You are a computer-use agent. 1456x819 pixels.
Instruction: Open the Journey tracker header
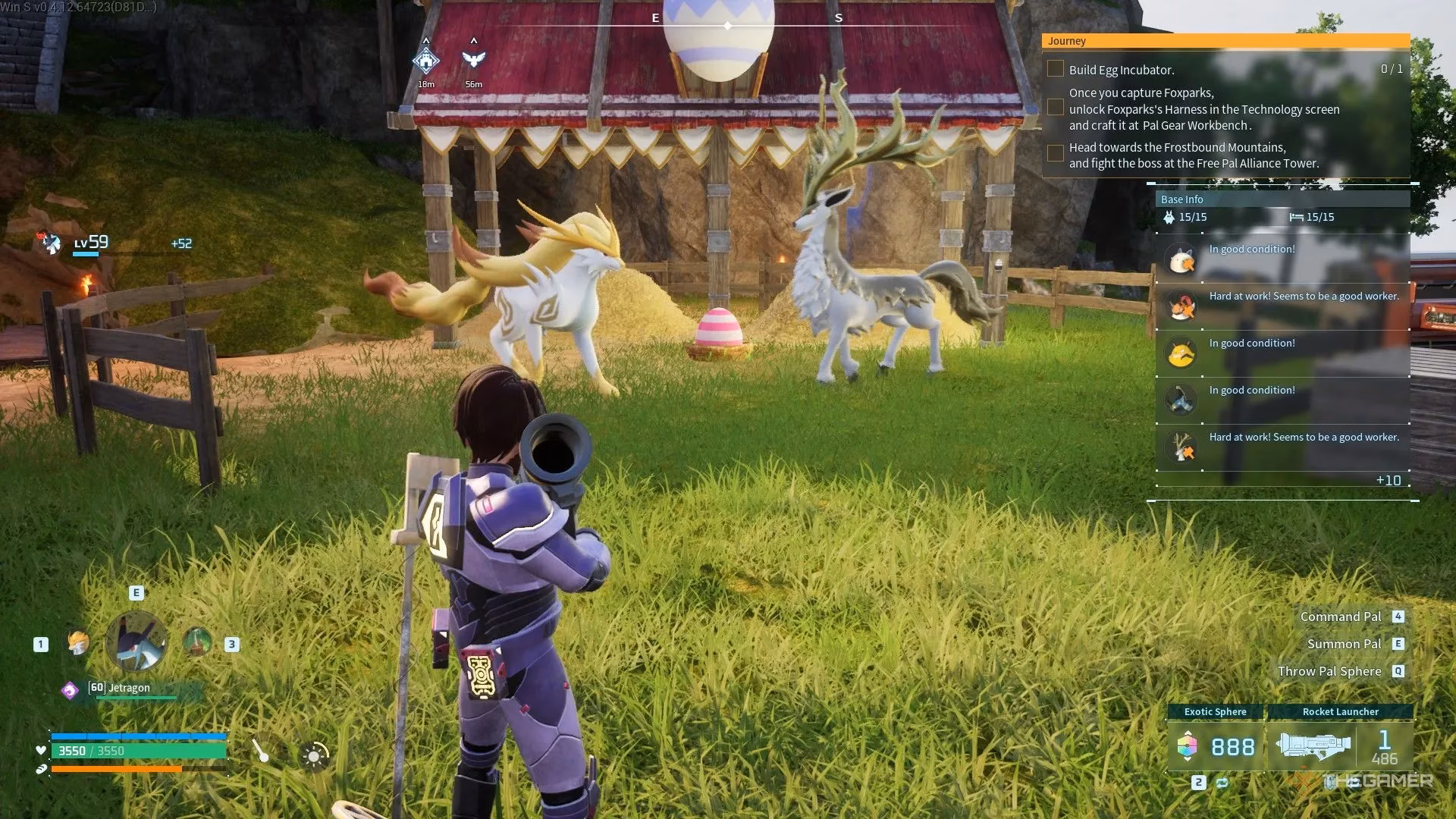click(x=1225, y=41)
